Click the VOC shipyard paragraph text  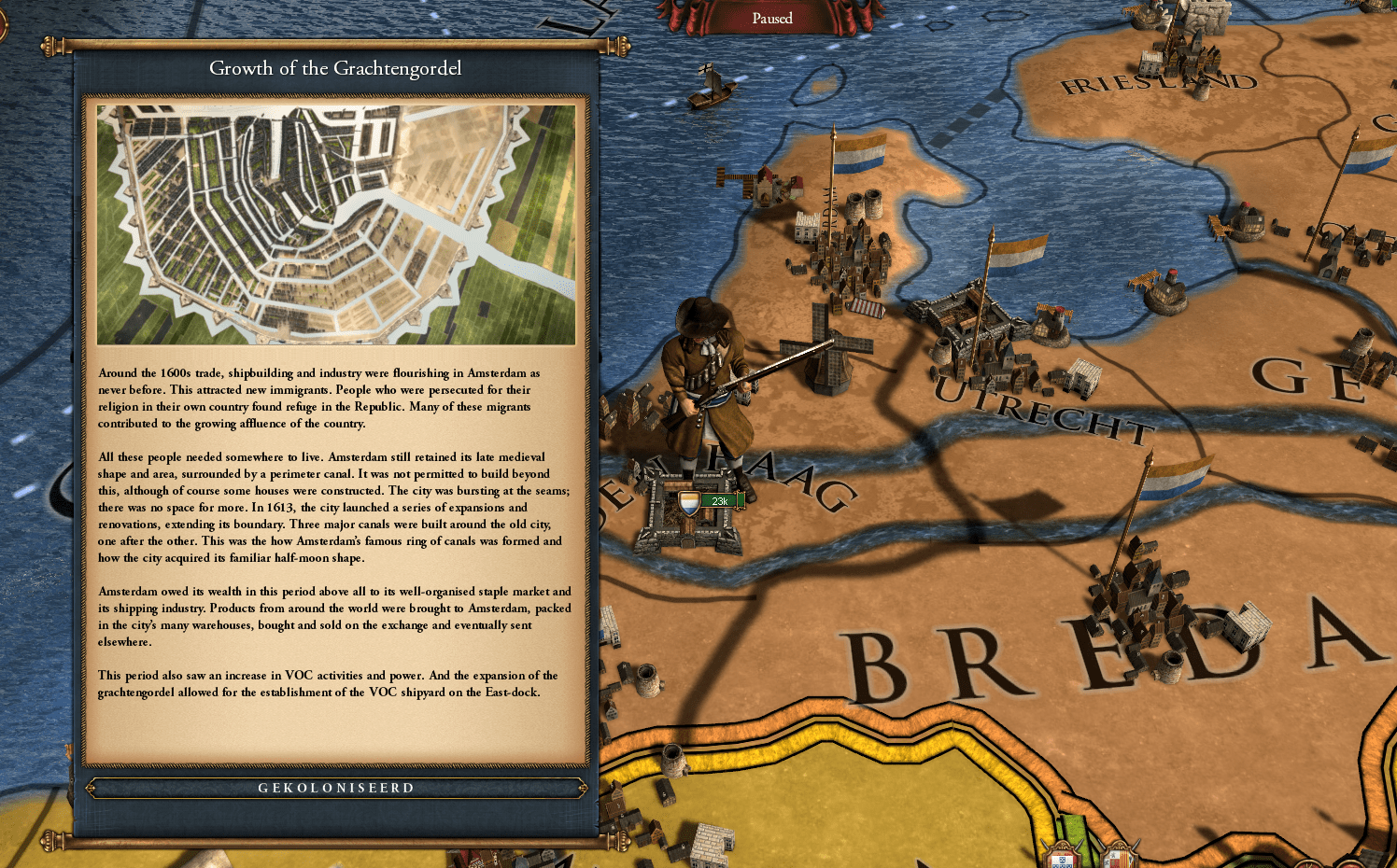tap(329, 684)
